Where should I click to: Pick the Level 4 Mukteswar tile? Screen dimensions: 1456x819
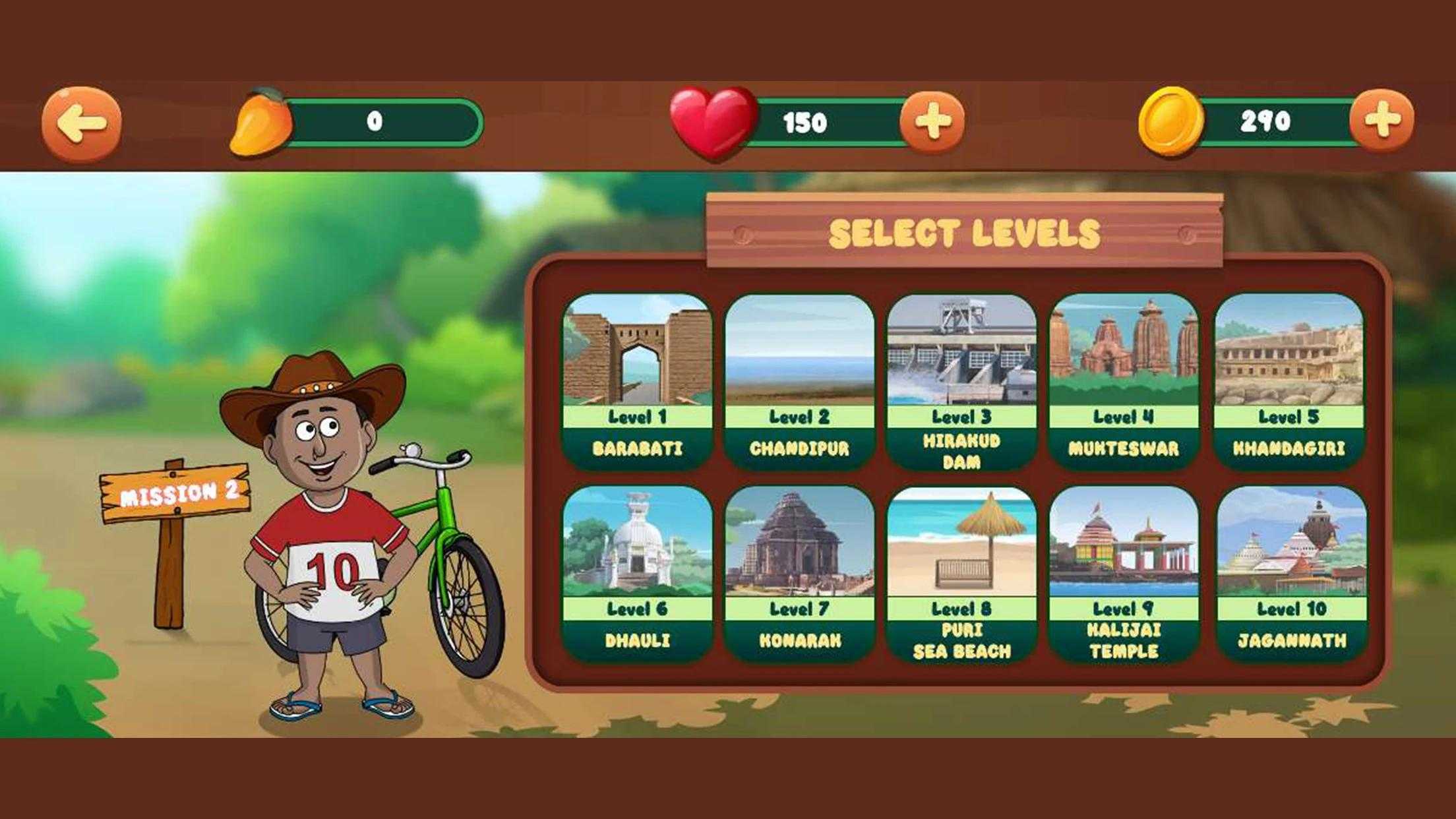[x=1124, y=380]
